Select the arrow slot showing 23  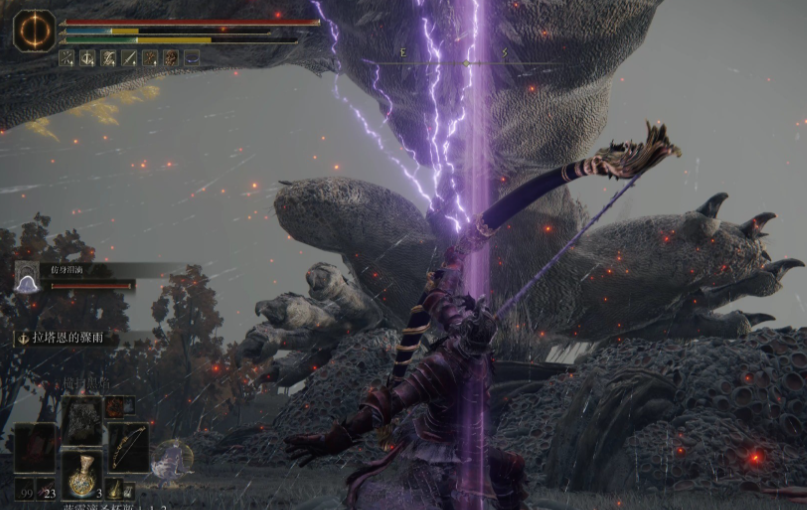46,490
